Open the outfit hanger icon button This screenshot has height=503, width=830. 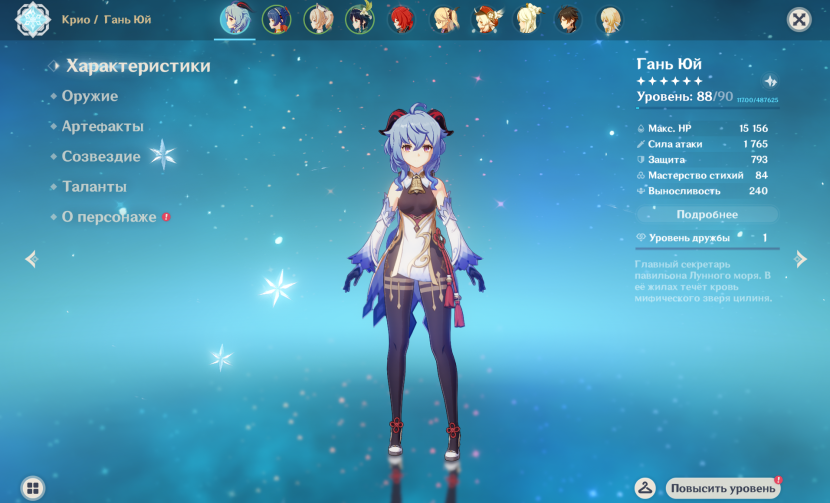click(x=646, y=488)
